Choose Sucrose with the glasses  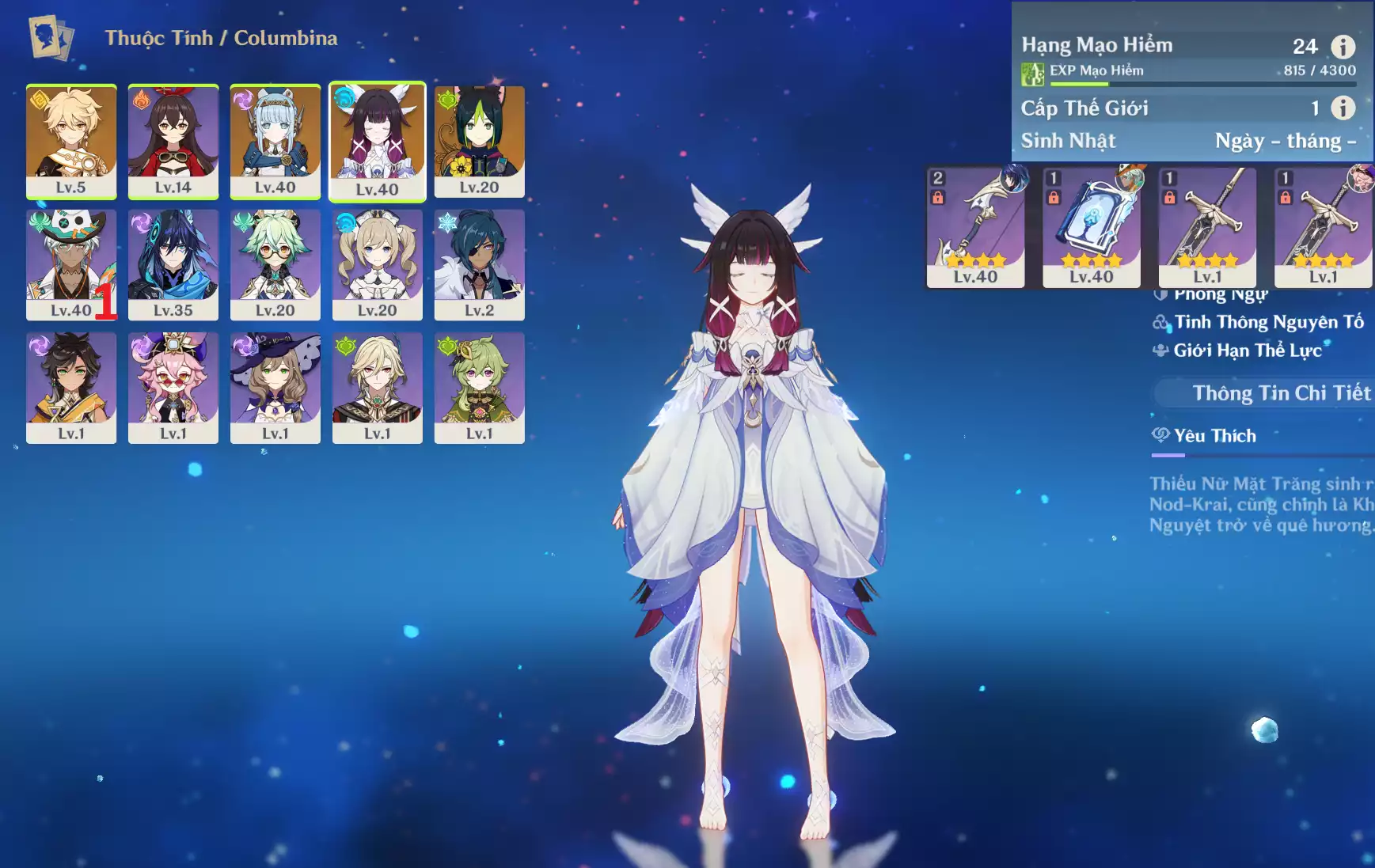tap(275, 264)
